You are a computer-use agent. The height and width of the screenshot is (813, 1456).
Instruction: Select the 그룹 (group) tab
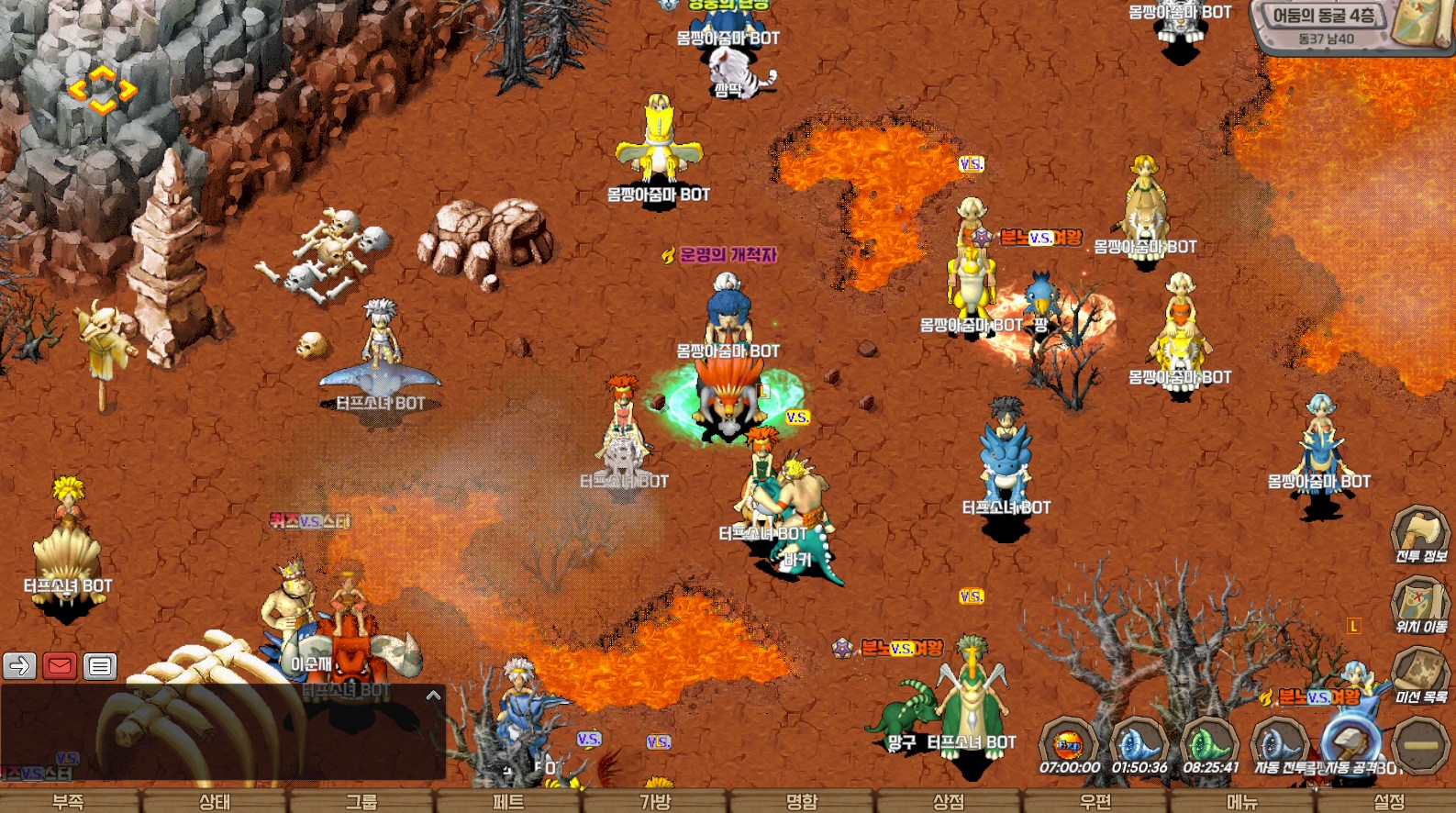[361, 801]
